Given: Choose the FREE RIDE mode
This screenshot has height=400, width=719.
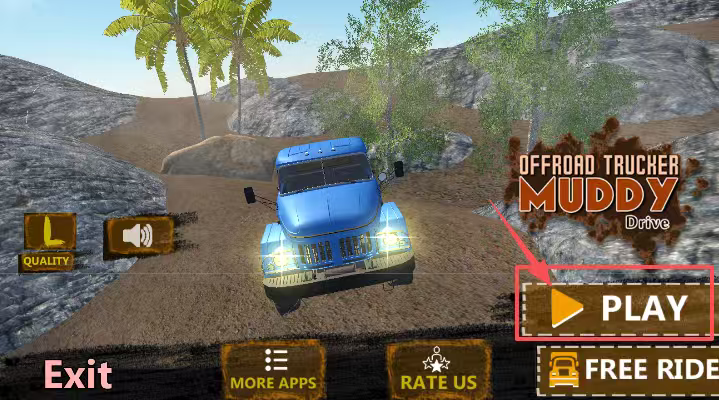Looking at the screenshot, I should point(630,369).
